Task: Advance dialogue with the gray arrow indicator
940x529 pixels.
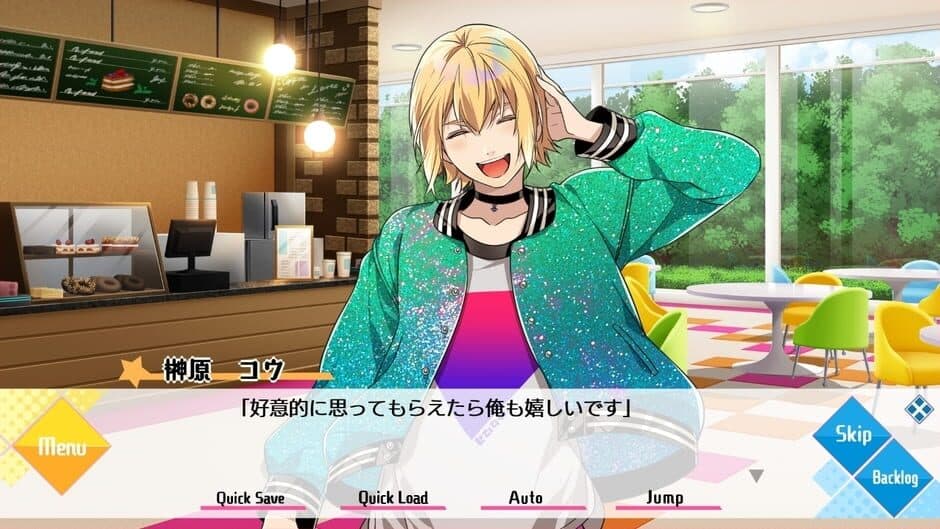Action: pyautogui.click(x=757, y=476)
